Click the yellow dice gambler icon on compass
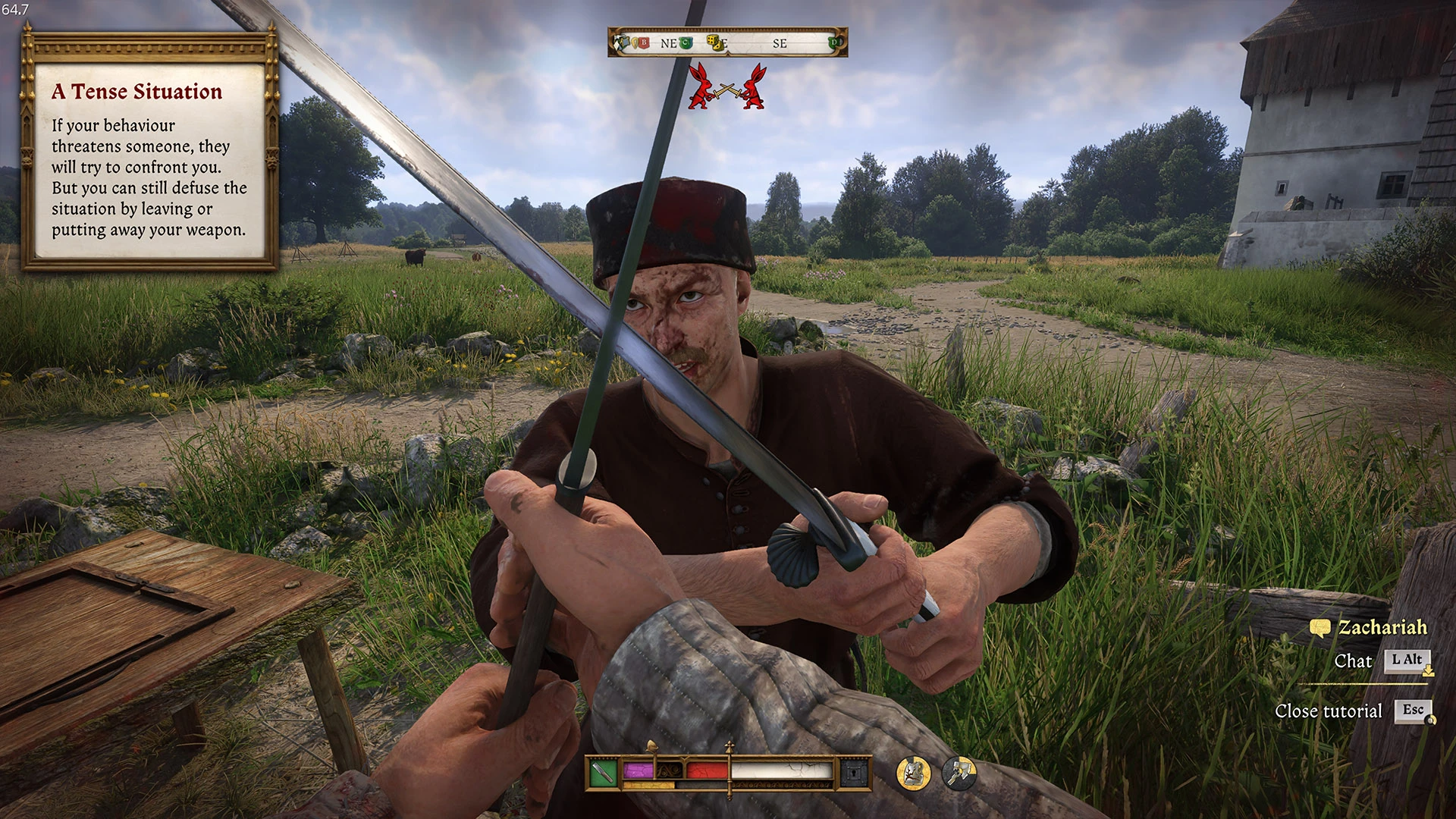Viewport: 1456px width, 819px height. (714, 42)
